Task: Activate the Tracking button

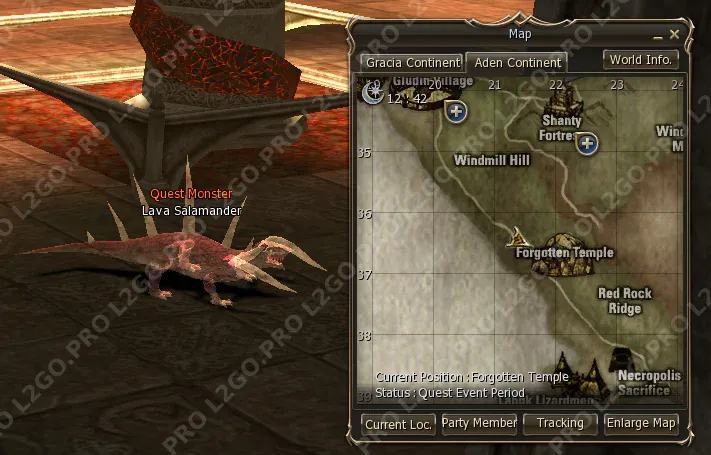Action: pos(560,424)
